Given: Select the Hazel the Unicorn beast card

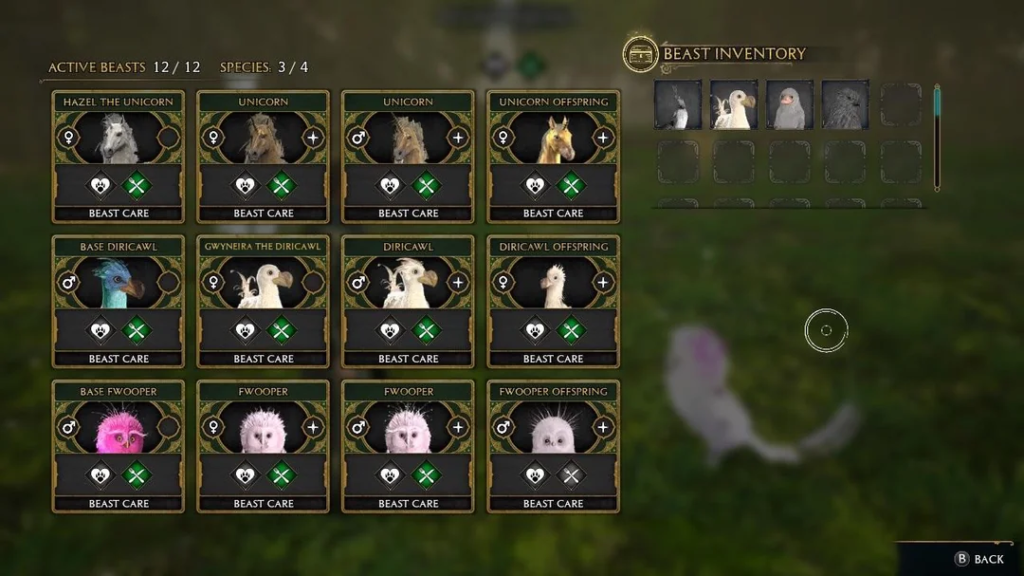Looking at the screenshot, I should [x=118, y=139].
